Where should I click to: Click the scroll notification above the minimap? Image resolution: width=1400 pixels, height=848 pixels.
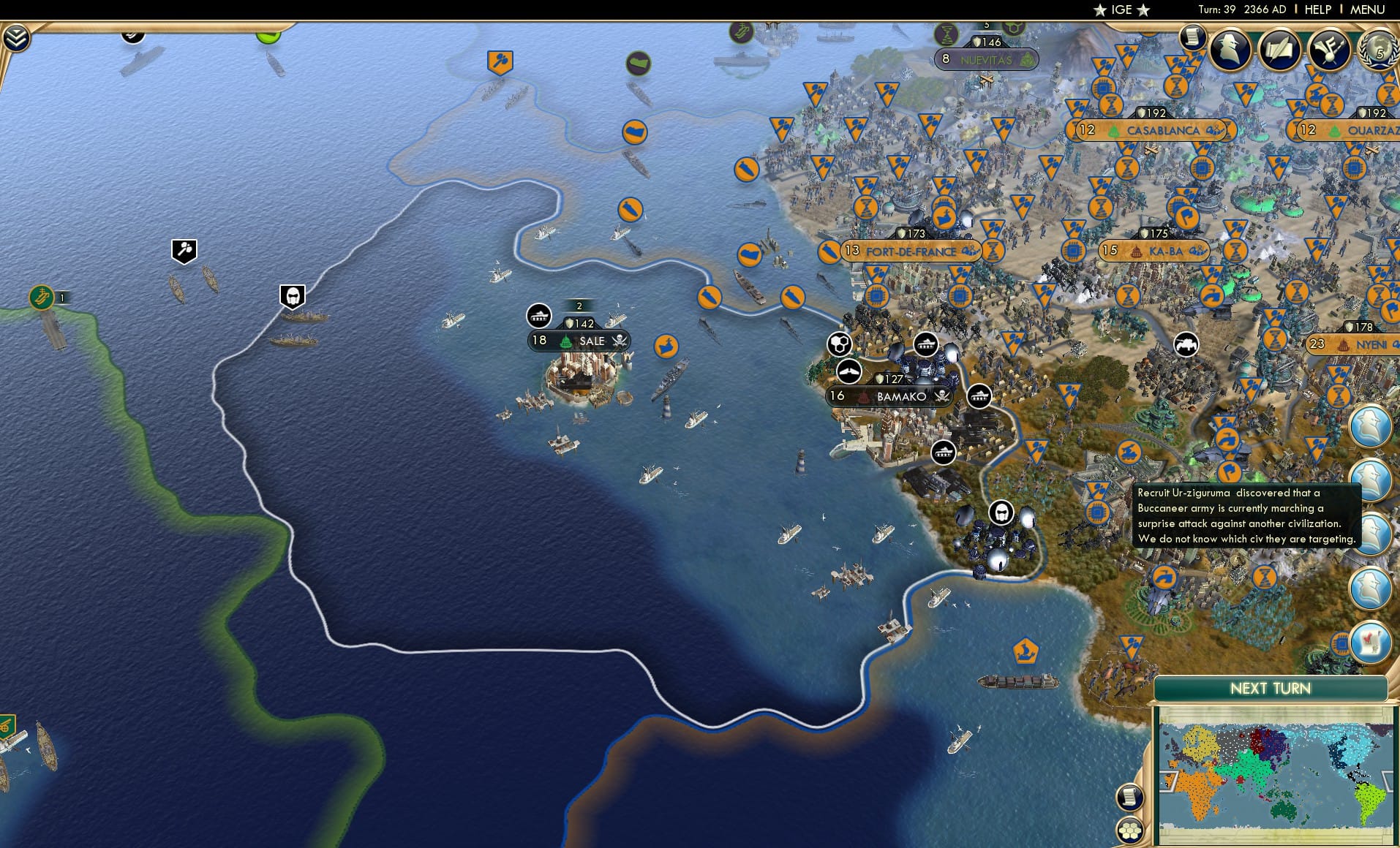coord(1130,798)
